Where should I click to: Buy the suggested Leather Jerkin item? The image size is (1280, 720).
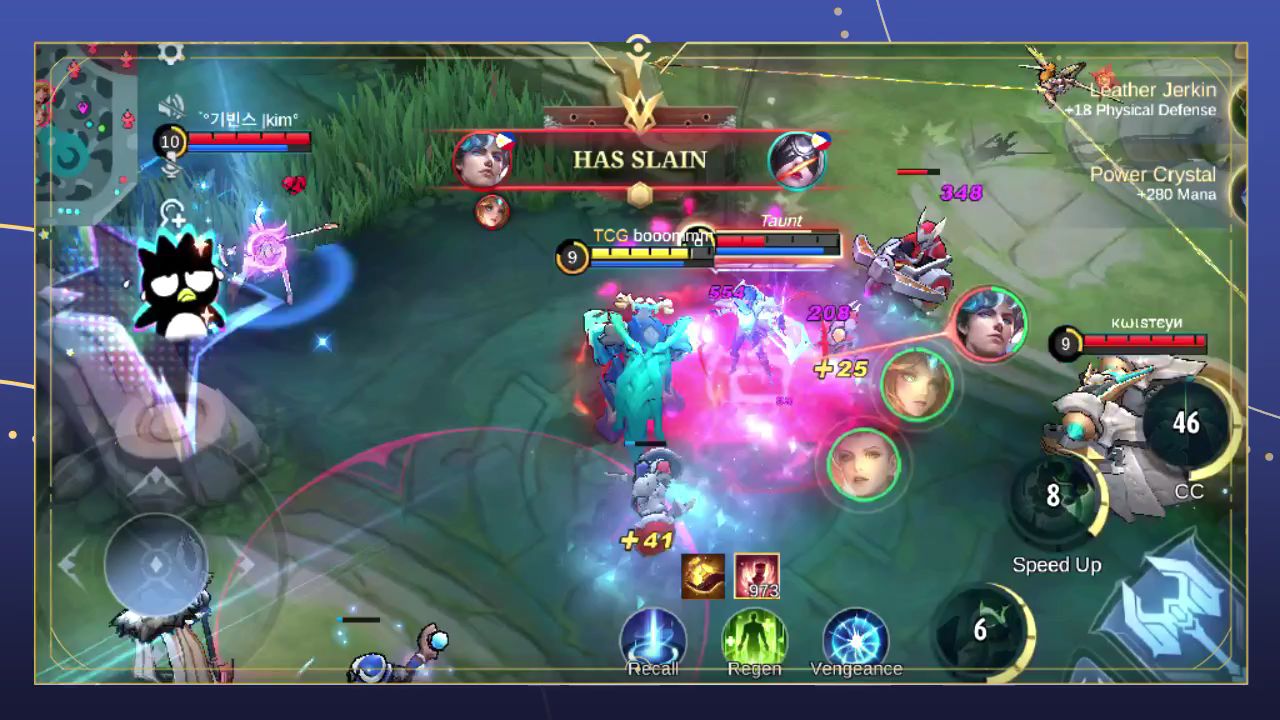[x=1150, y=99]
